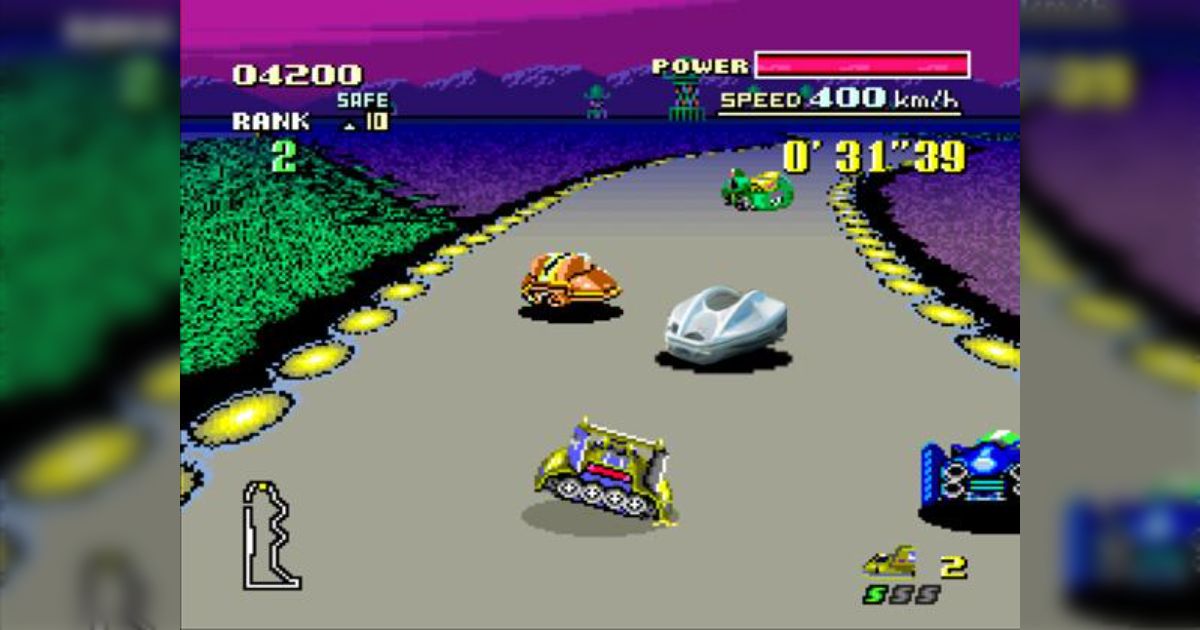Click the track layout minimap
This screenshot has height=630, width=1200.
270,535
